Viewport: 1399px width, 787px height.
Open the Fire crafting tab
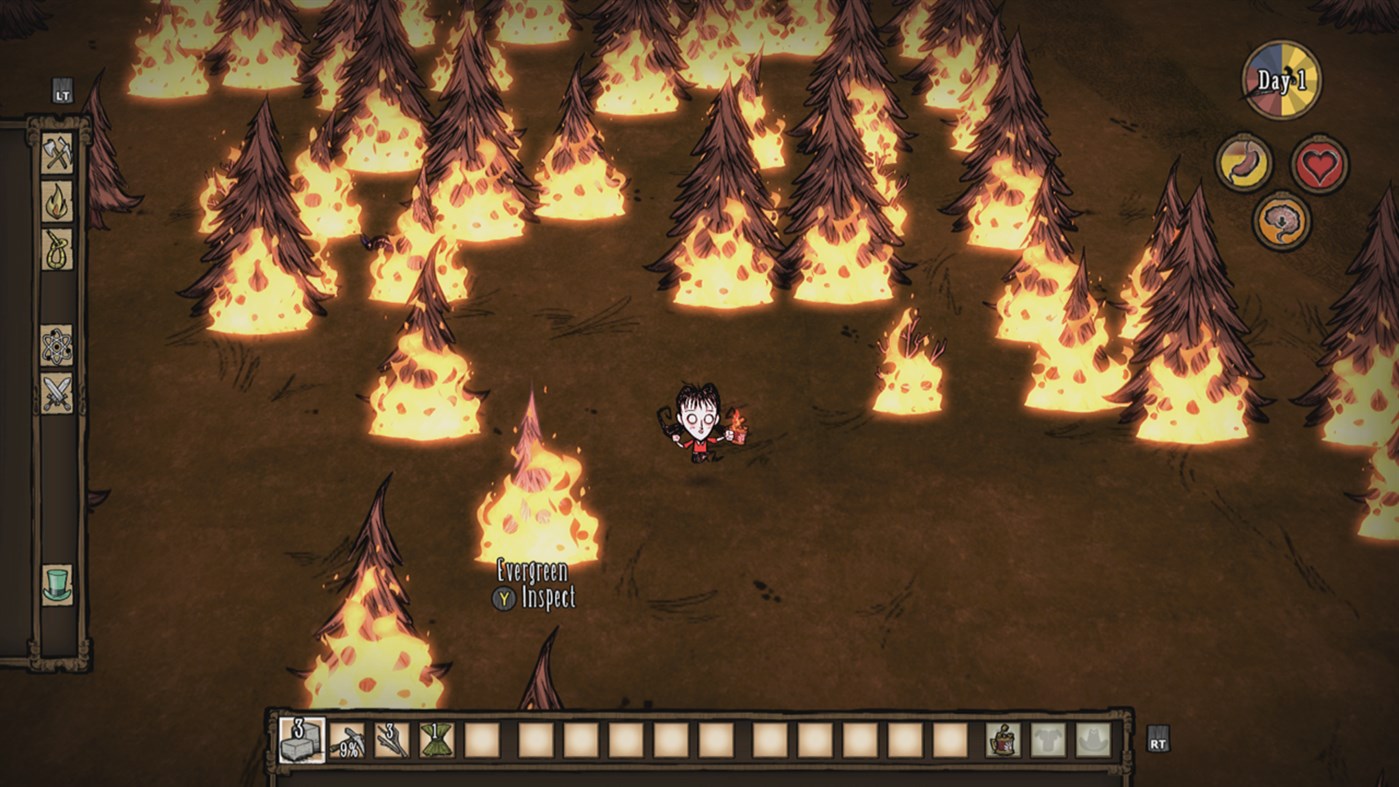[x=57, y=201]
